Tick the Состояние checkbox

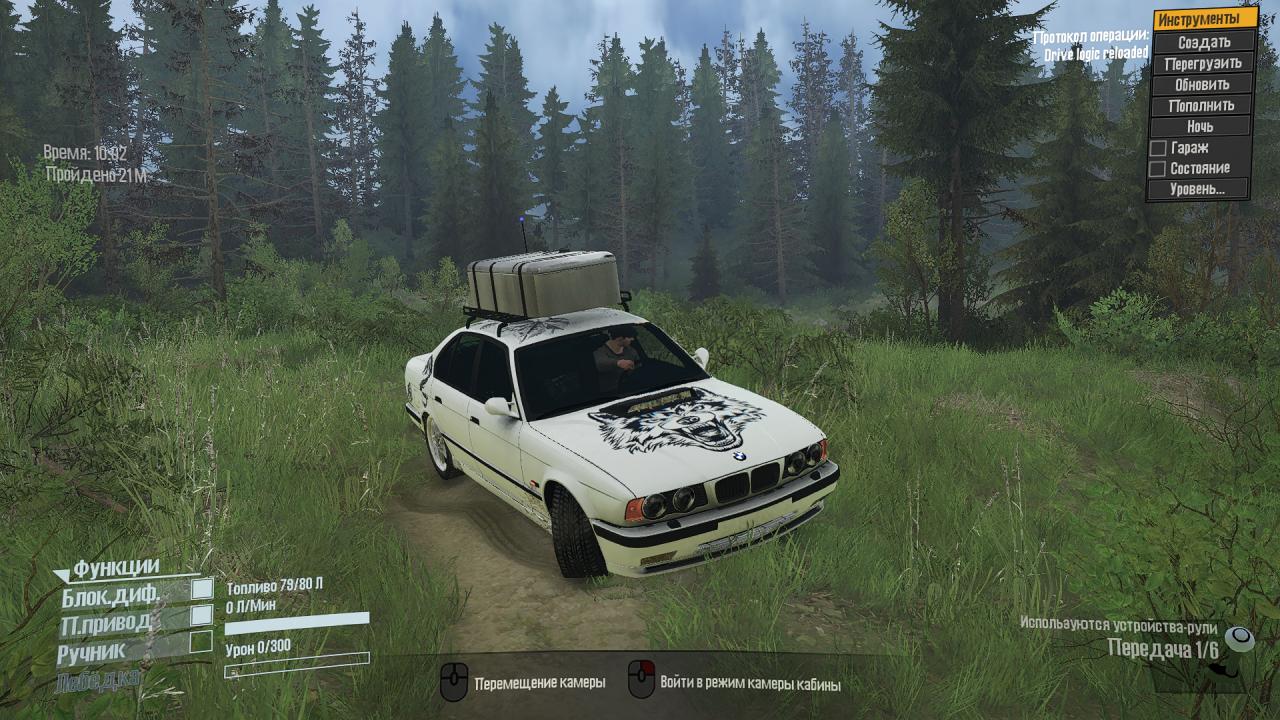[x=1158, y=168]
